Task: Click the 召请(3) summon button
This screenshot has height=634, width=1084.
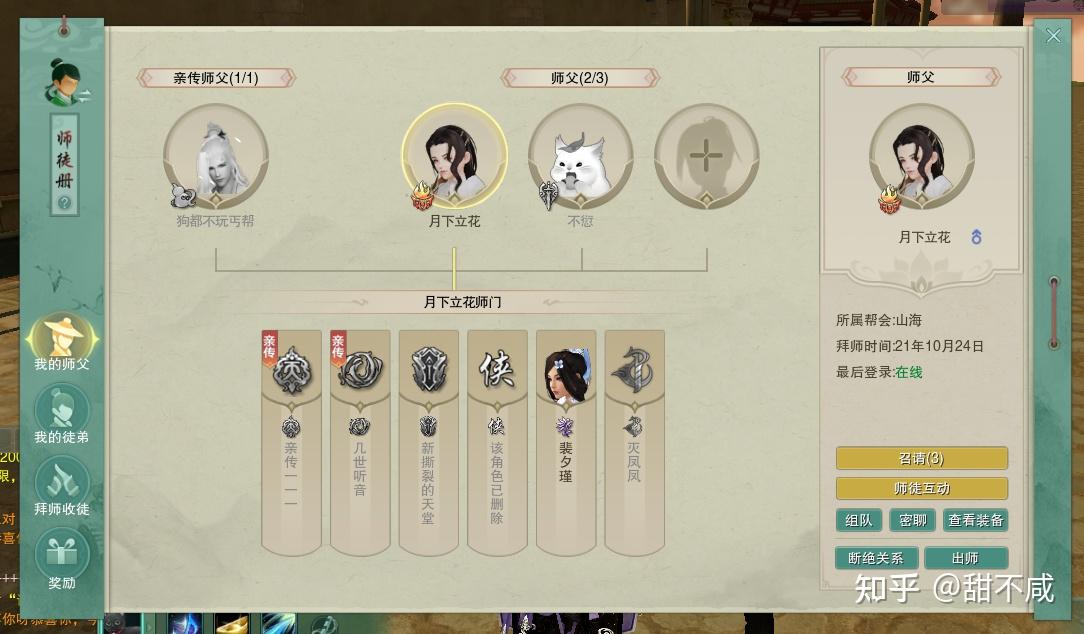Action: tap(921, 458)
